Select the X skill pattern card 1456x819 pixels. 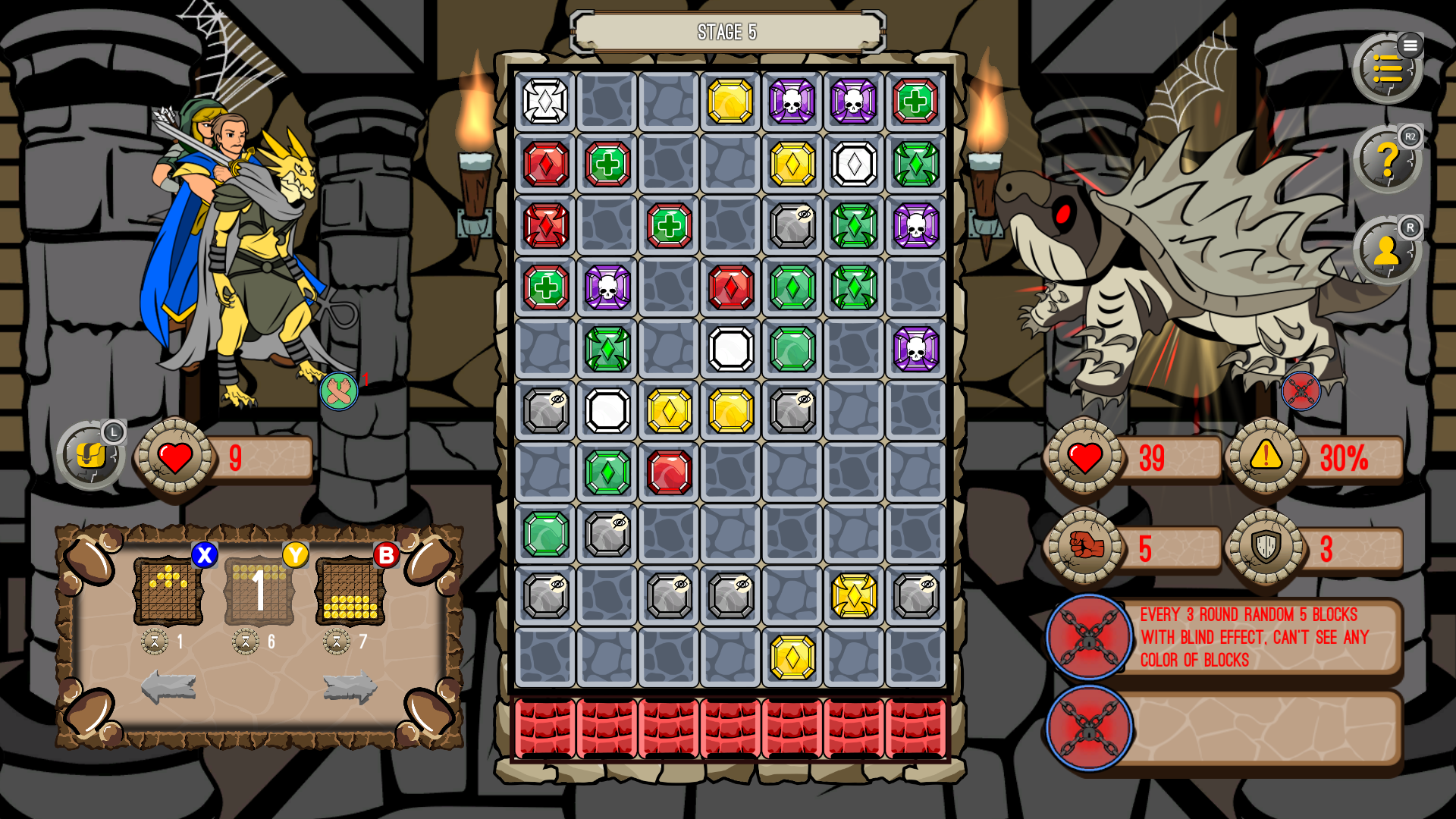click(x=168, y=591)
